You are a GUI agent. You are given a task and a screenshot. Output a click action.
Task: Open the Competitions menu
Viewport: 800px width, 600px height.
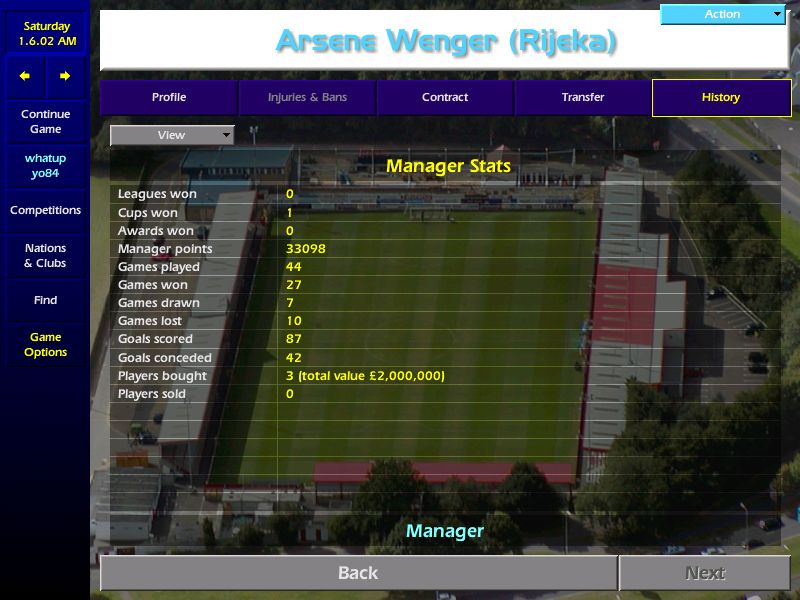tap(45, 211)
